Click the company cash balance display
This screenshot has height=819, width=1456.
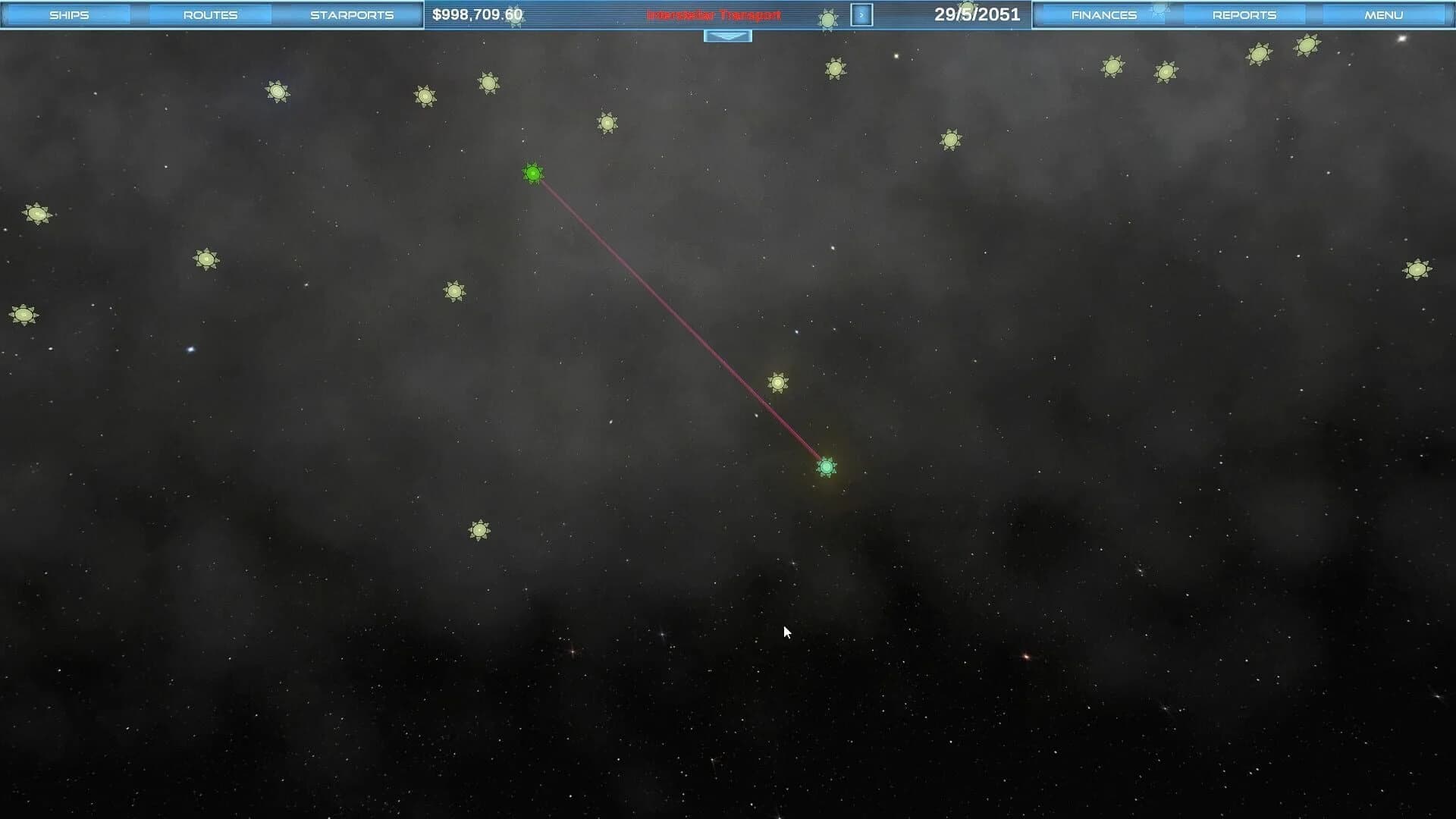click(478, 14)
